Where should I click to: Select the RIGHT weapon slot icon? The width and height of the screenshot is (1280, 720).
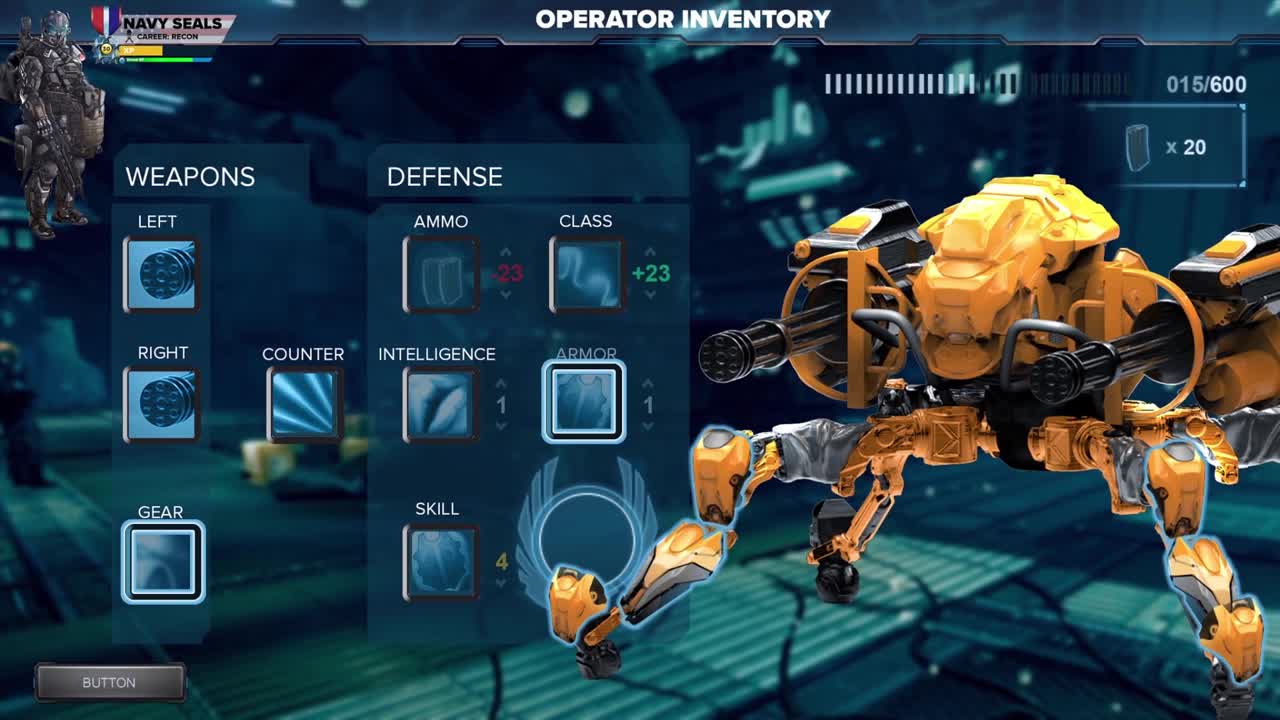[163, 403]
